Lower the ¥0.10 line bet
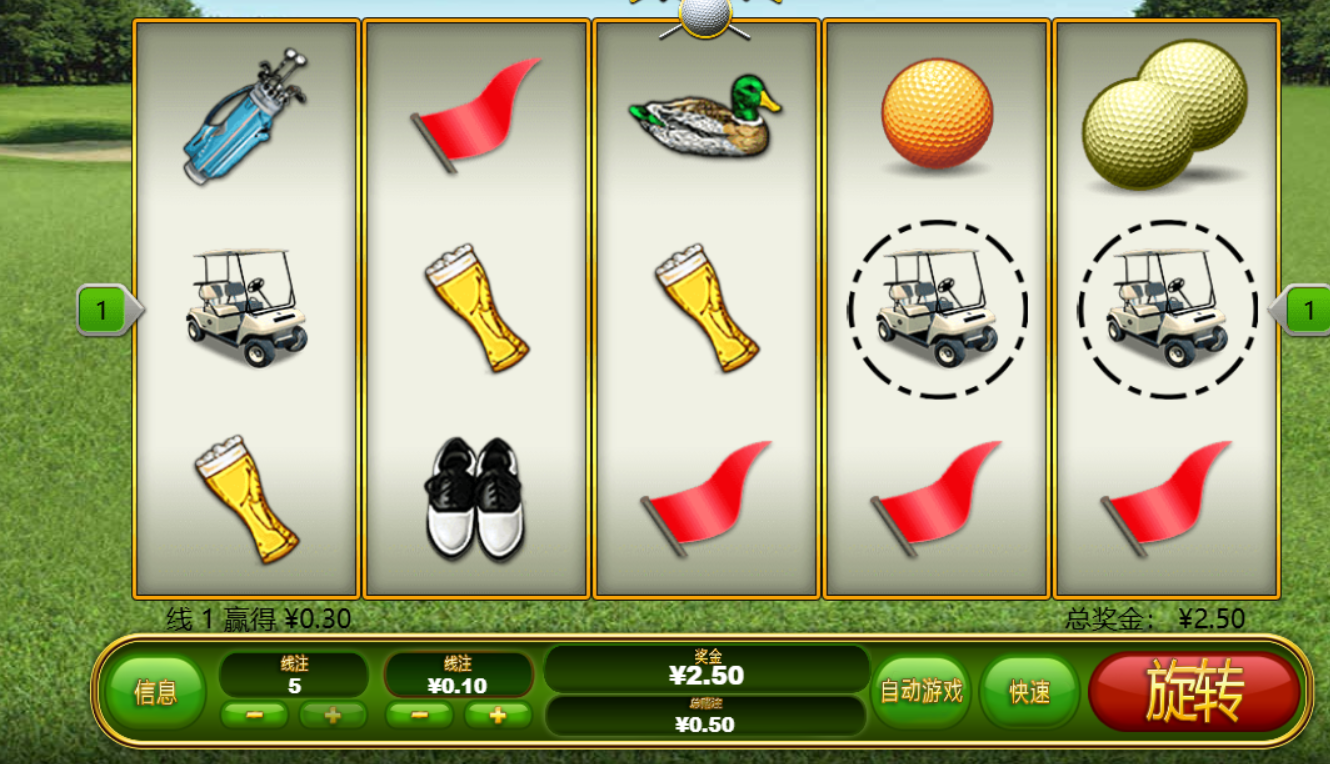 [419, 715]
